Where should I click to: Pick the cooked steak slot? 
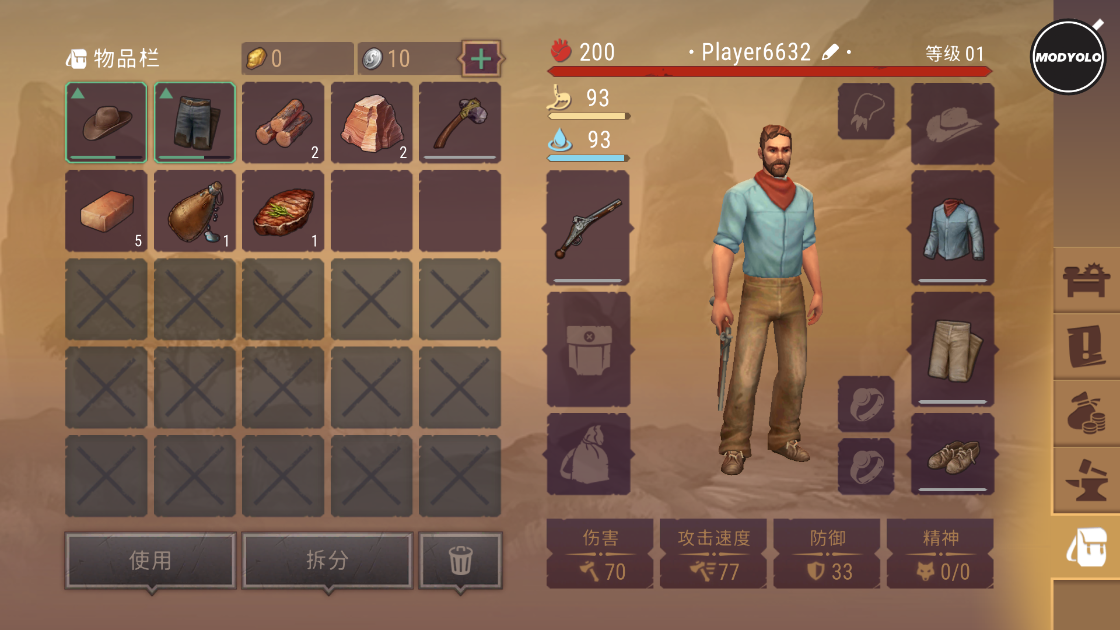283,210
